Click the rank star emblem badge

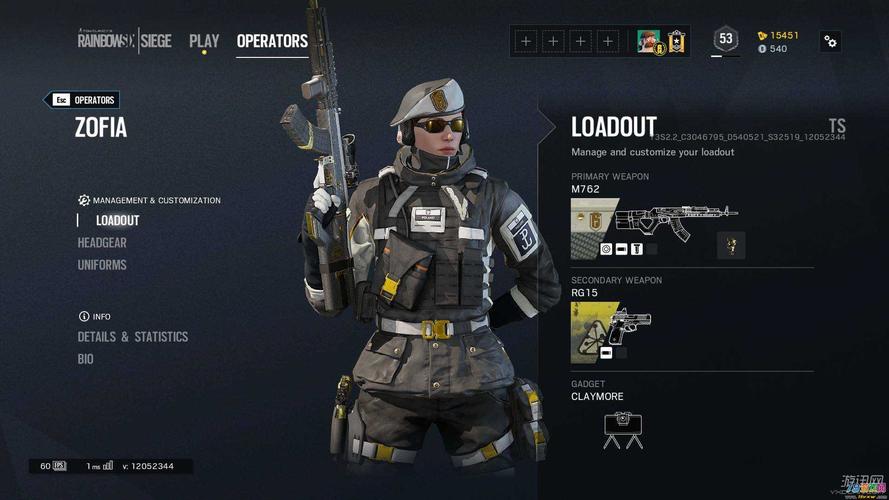point(676,41)
